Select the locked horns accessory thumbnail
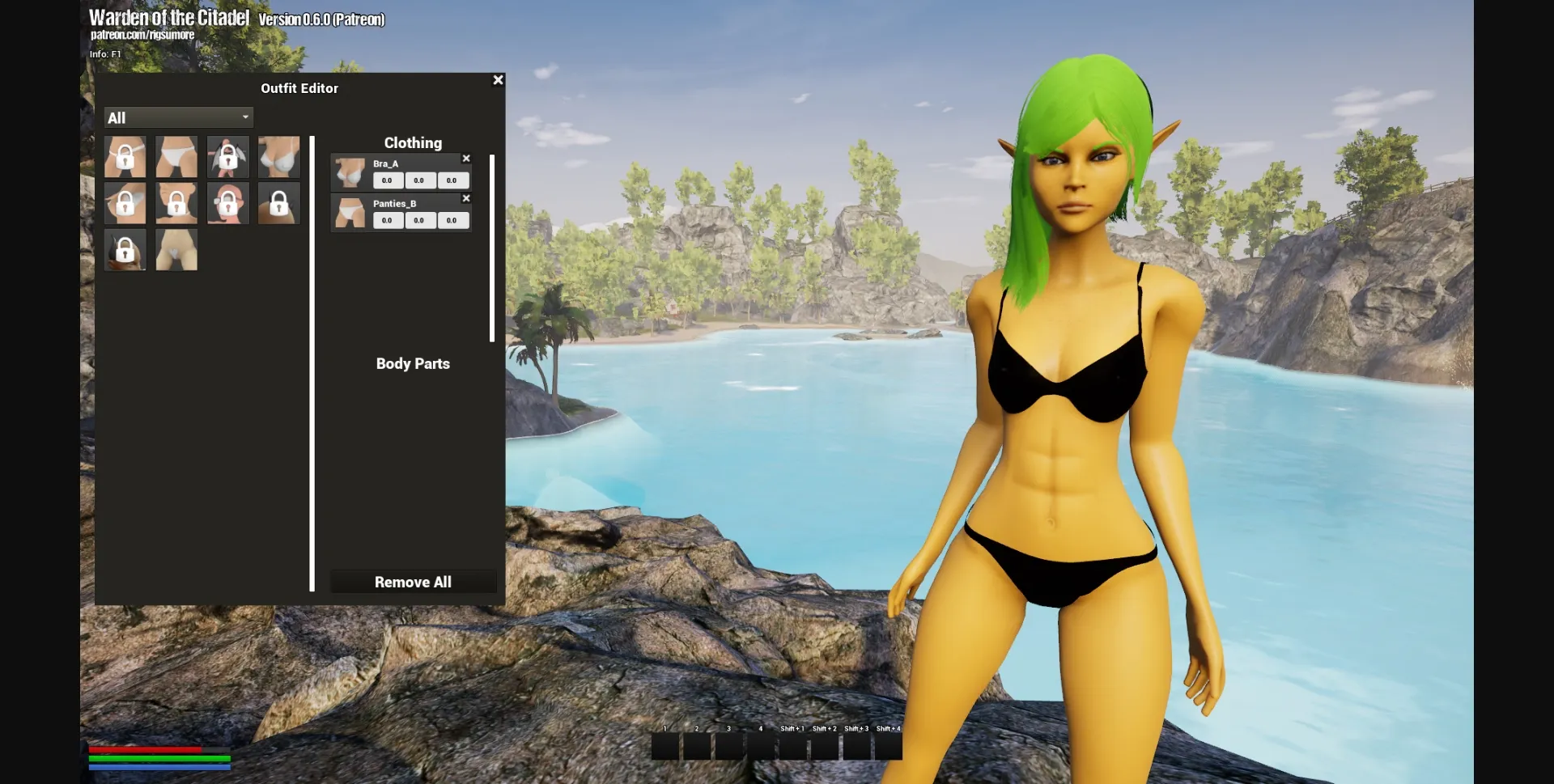1554x784 pixels. (x=278, y=203)
